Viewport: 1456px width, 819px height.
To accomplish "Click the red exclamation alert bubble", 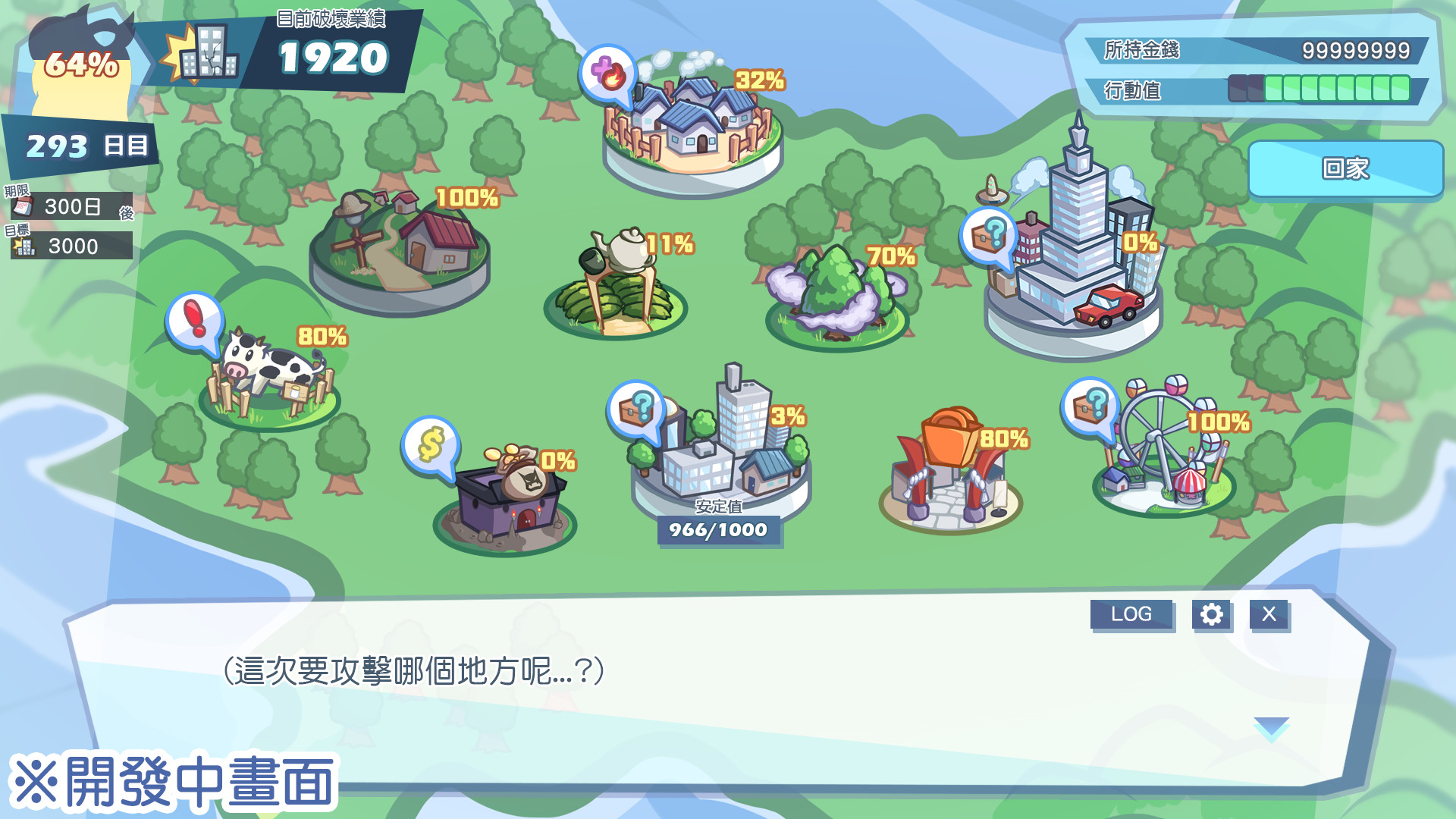I will click(x=195, y=320).
